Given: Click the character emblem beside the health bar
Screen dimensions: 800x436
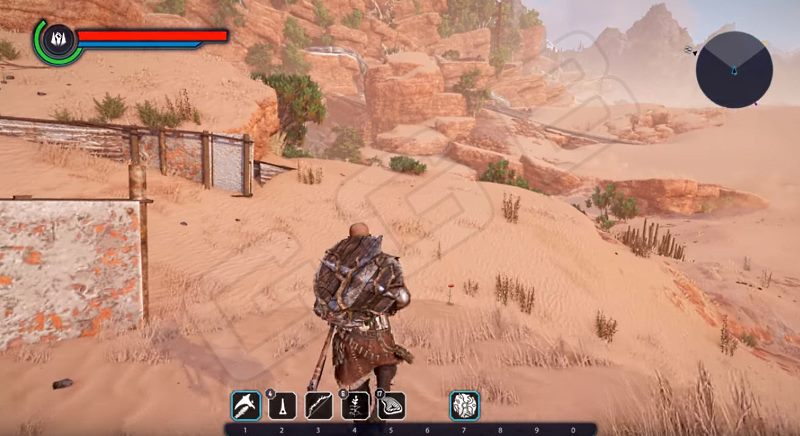Looking at the screenshot, I should click(x=56, y=38).
